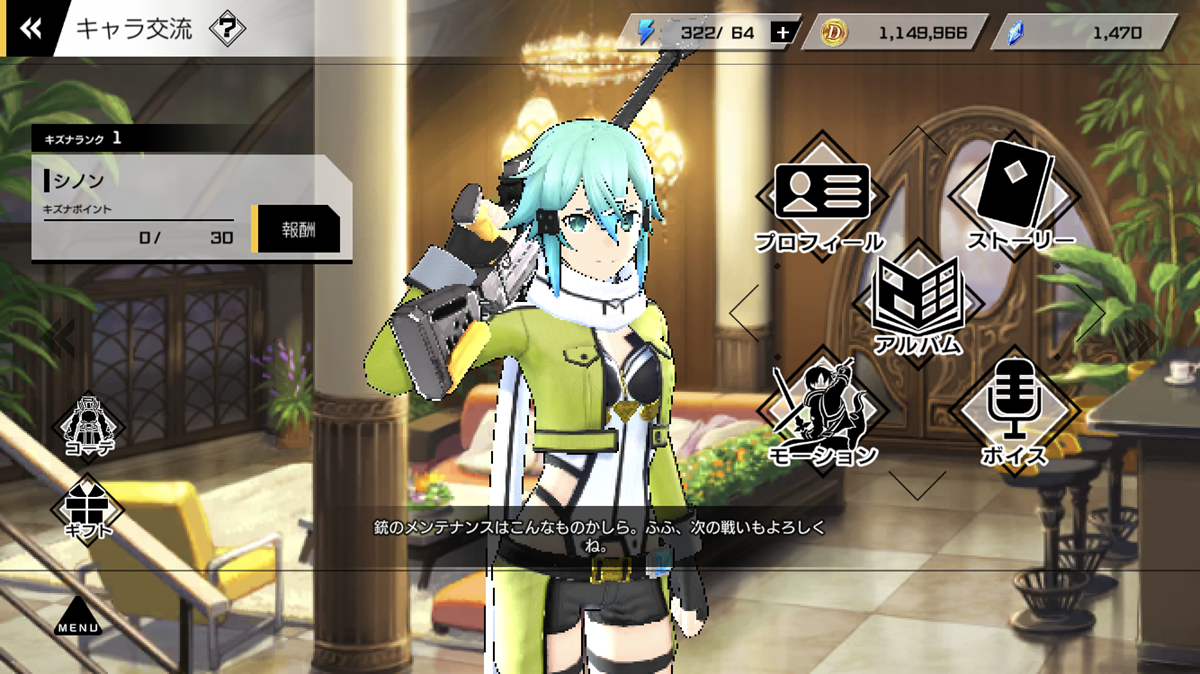Open the ギフト gift icon
The image size is (1200, 674).
(88, 507)
